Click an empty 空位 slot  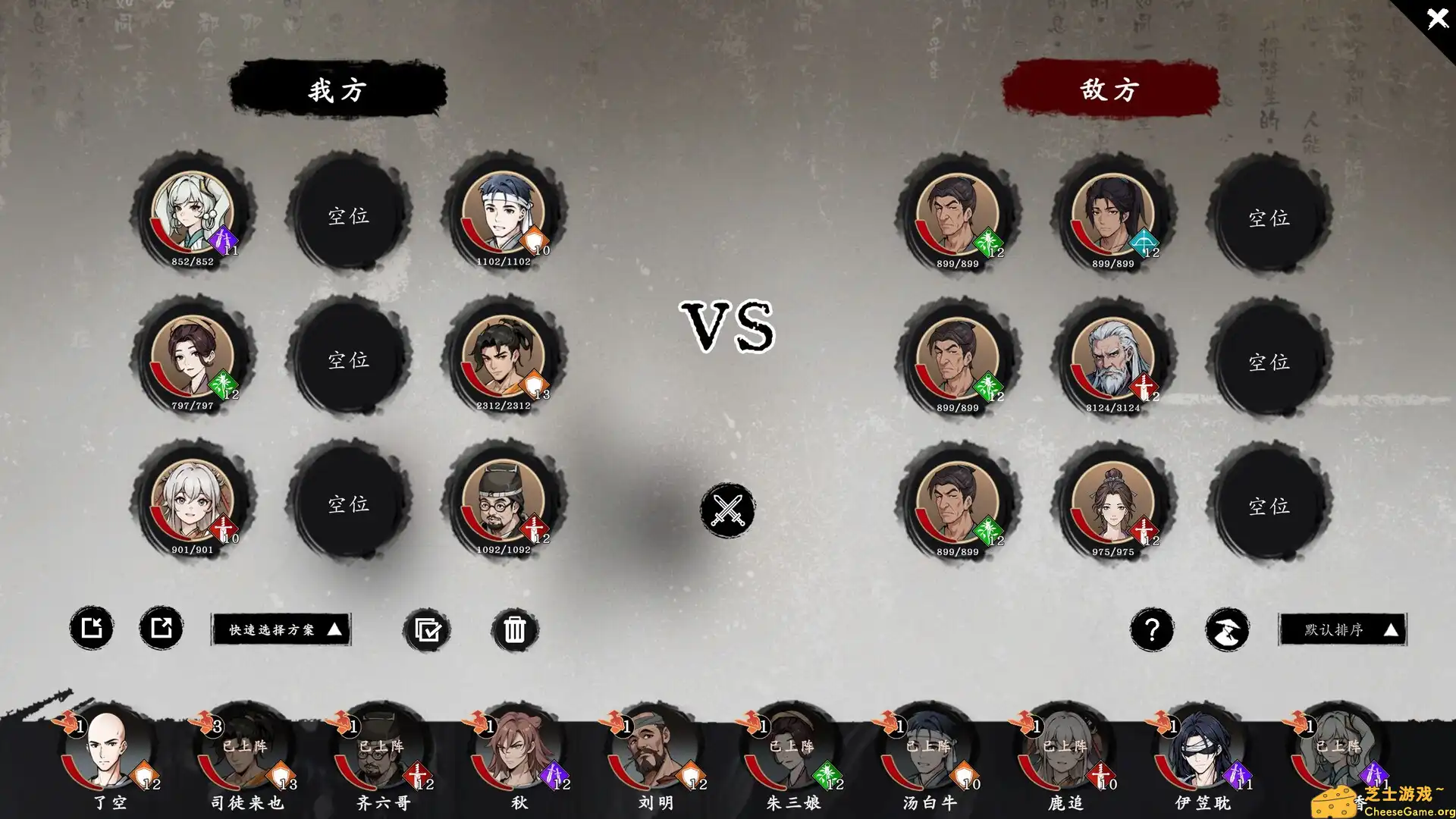[x=350, y=216]
